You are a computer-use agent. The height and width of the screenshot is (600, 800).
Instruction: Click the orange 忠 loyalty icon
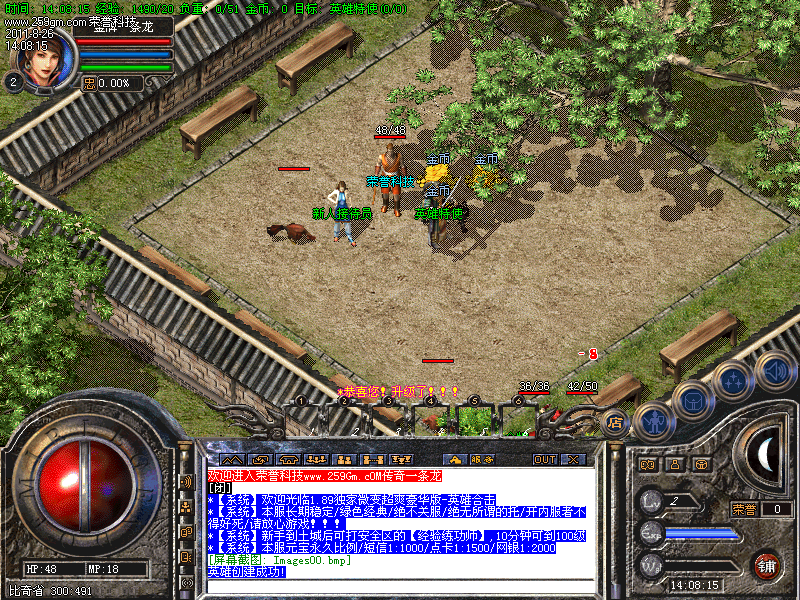88,83
